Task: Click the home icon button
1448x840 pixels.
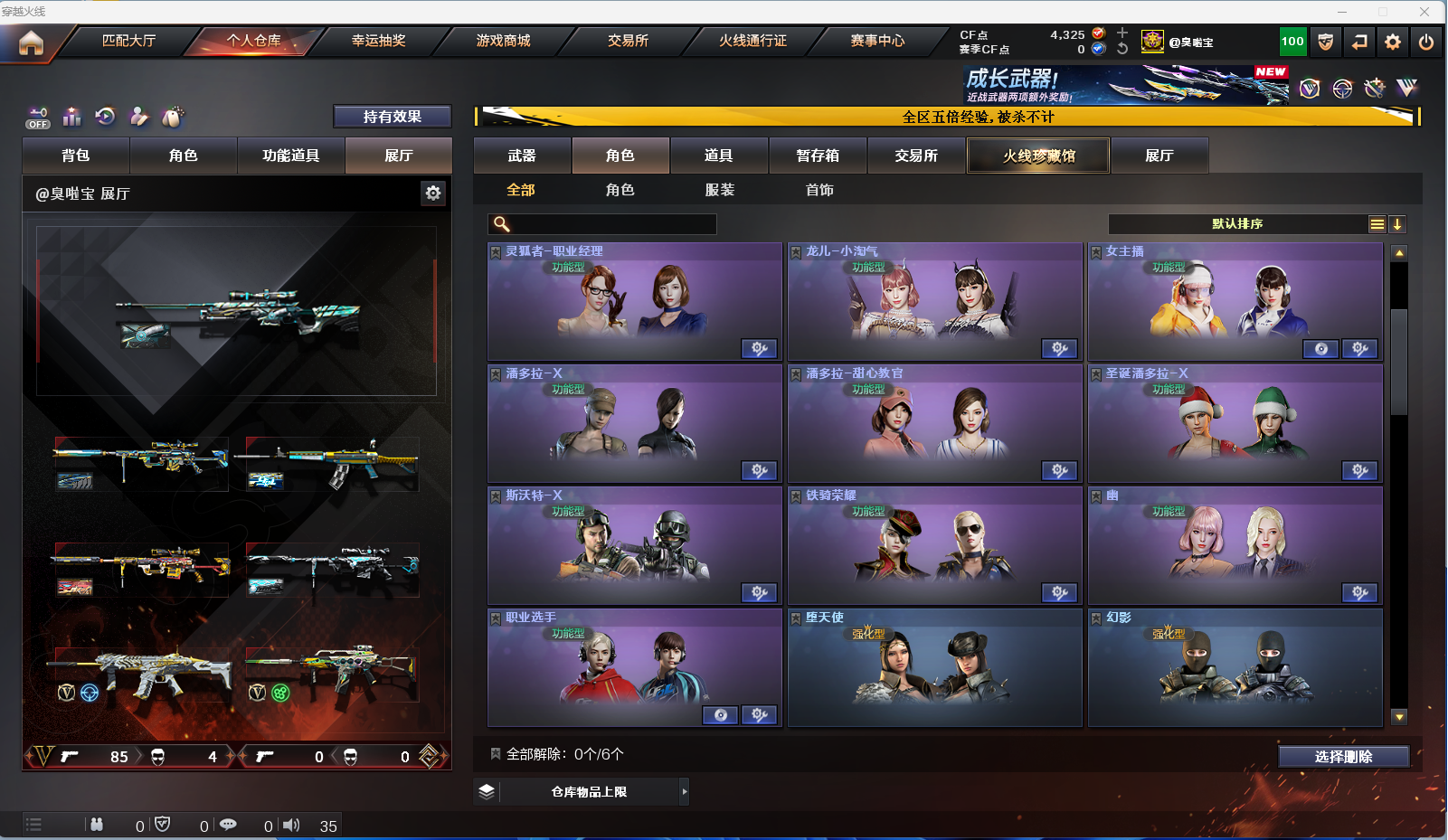Action: coord(31,42)
